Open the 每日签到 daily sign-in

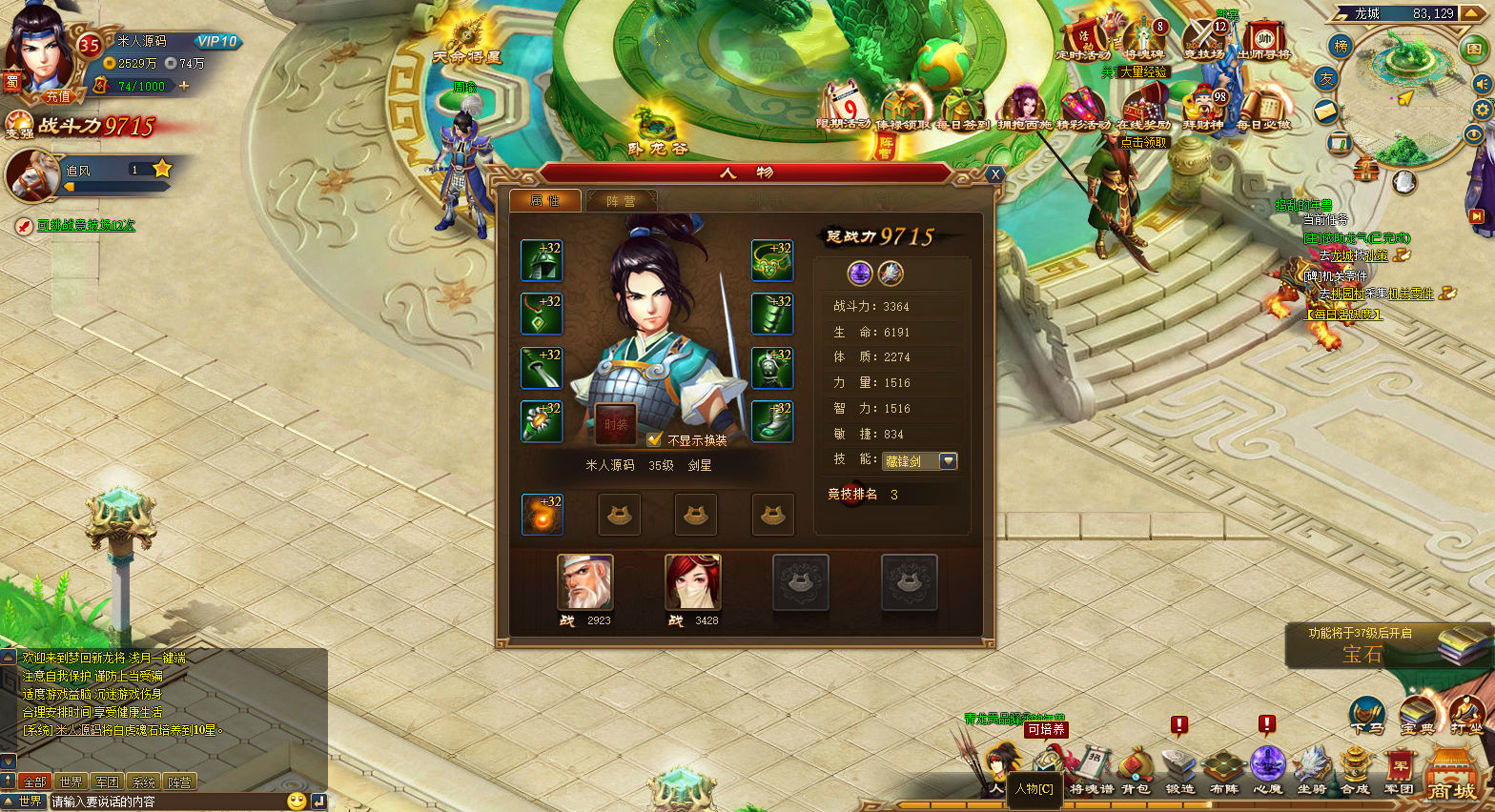coord(963,108)
